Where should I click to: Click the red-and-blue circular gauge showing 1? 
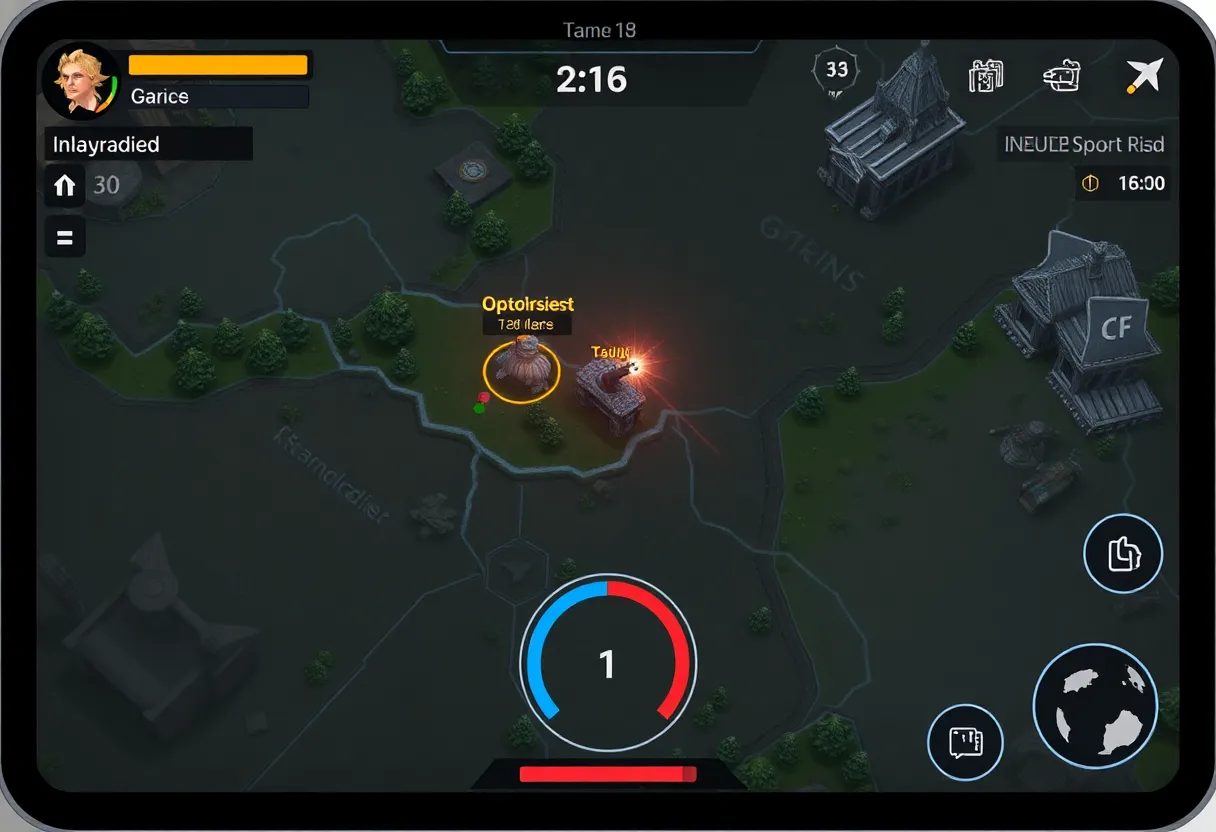(607, 663)
